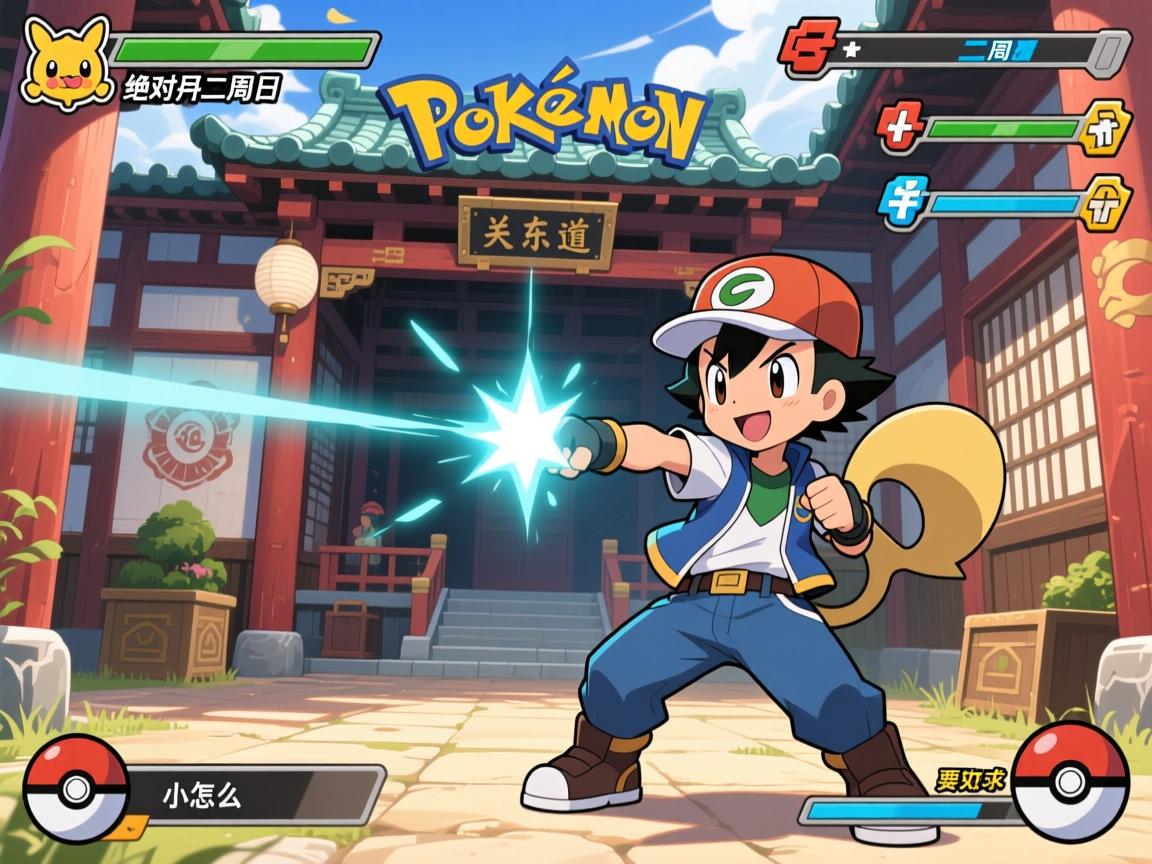The height and width of the screenshot is (864, 1152).
Task: Activate the yellow hexagon beside the blue bar
Action: point(1106,203)
